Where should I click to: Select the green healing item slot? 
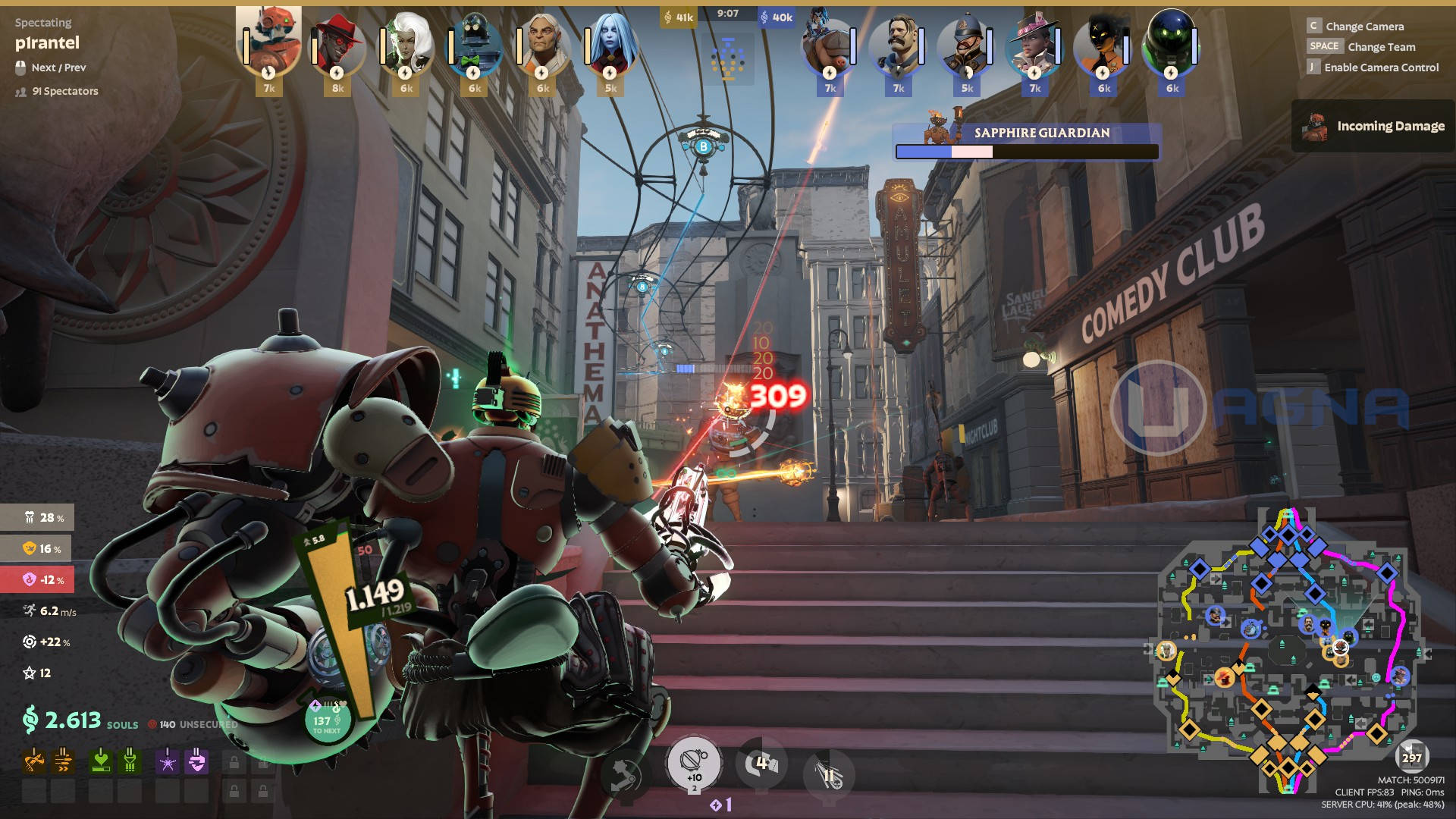[101, 760]
